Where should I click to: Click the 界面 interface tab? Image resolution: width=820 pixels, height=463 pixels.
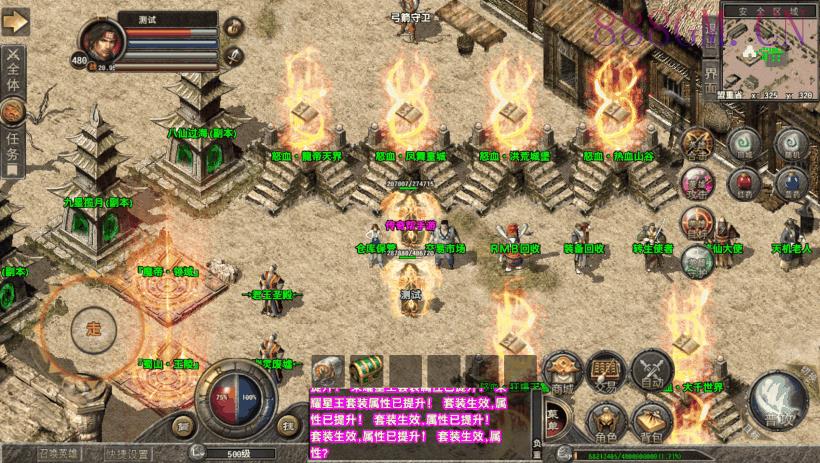point(710,77)
